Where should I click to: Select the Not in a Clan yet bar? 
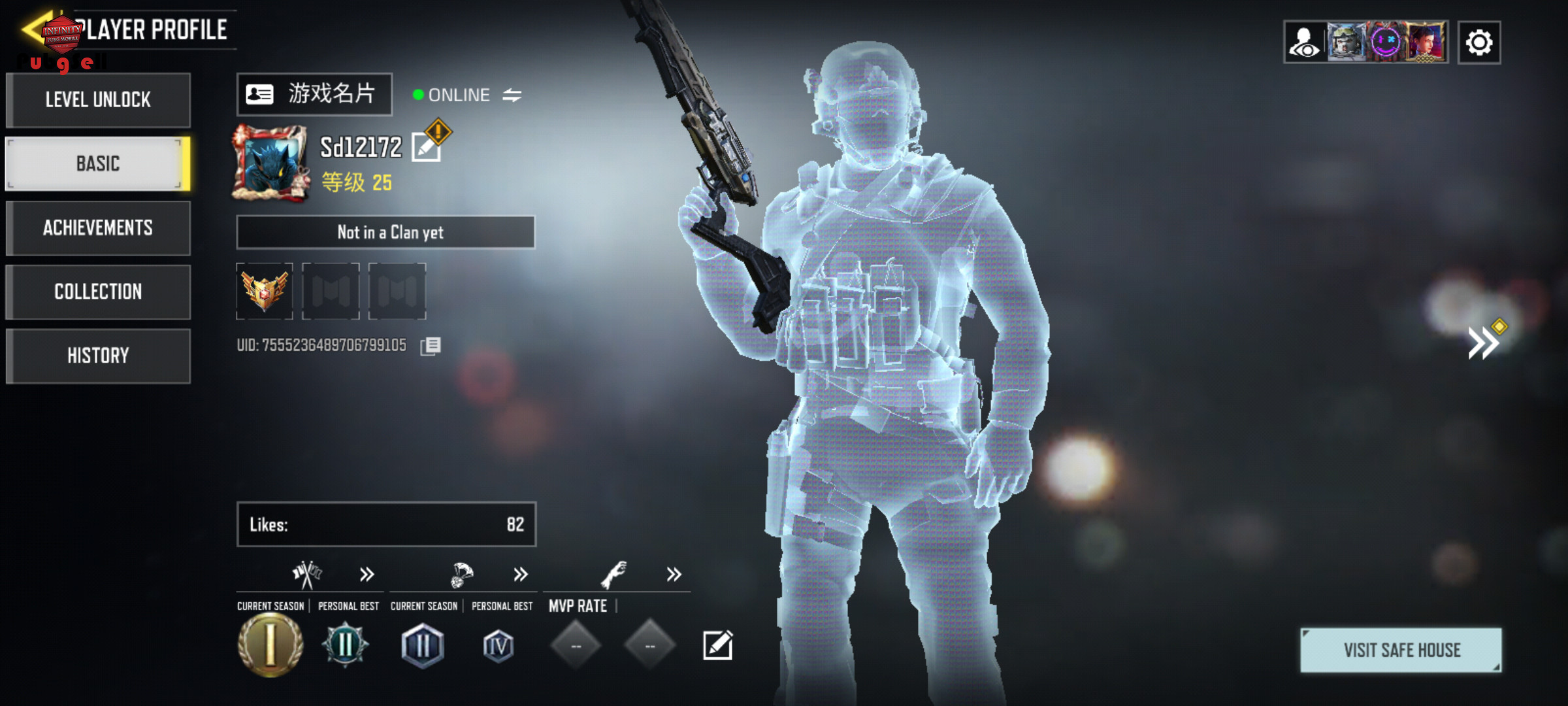[385, 232]
